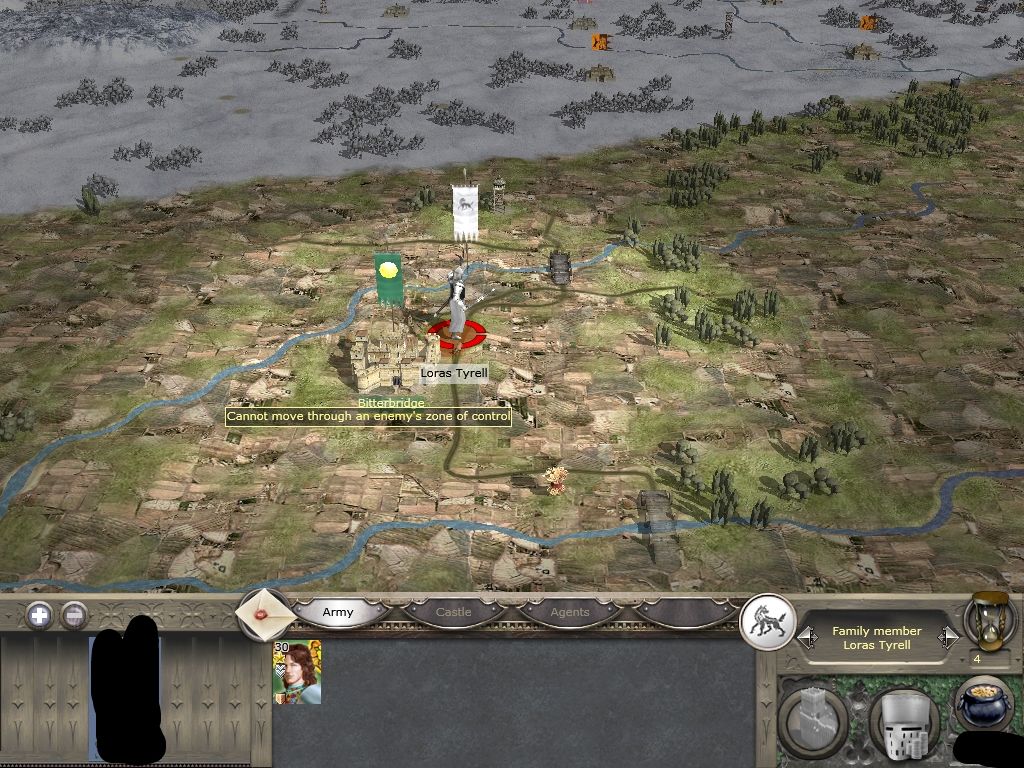The width and height of the screenshot is (1024, 768).
Task: End the turn with the hourglass button
Action: click(987, 621)
